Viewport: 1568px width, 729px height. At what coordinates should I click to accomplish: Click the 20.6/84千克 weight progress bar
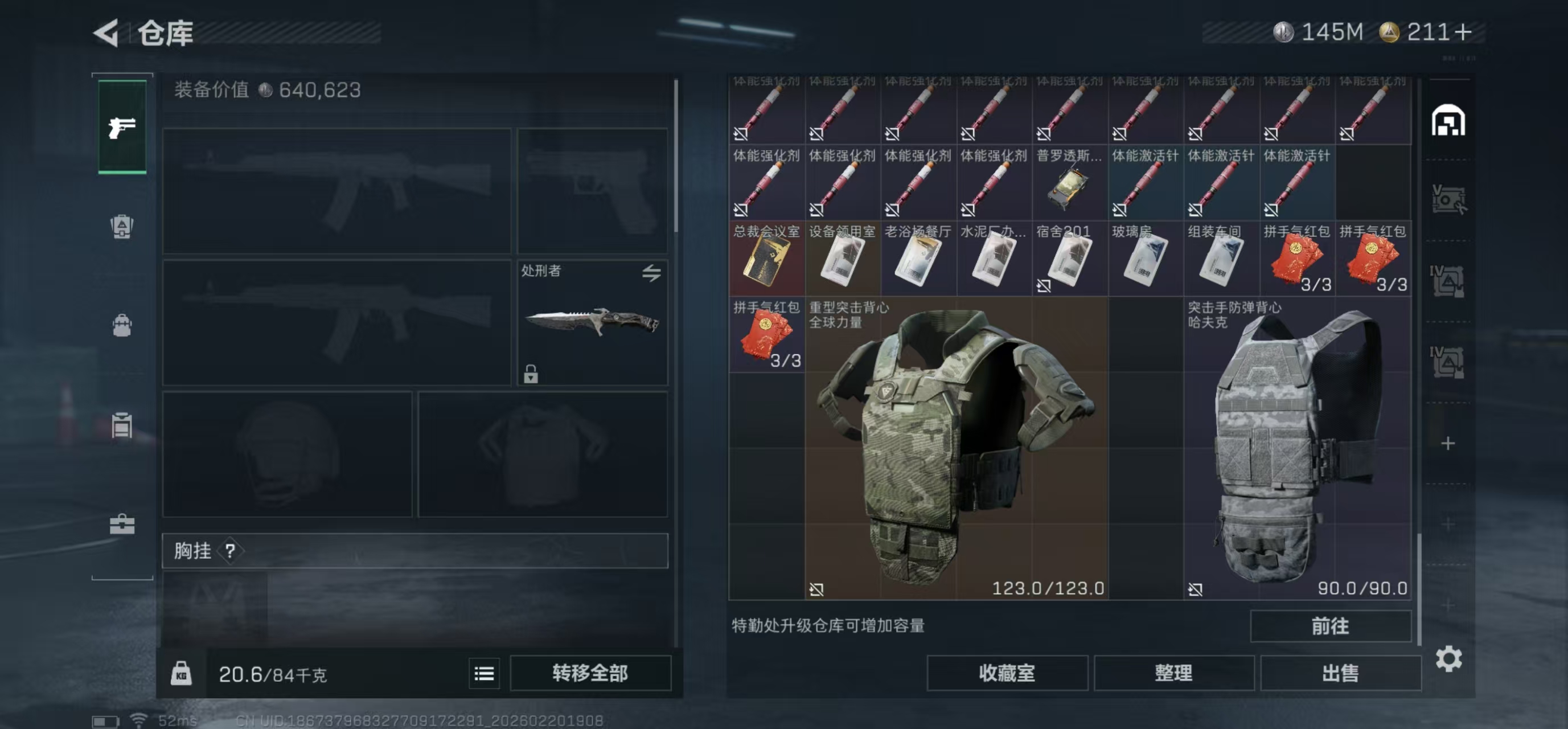coord(274,673)
